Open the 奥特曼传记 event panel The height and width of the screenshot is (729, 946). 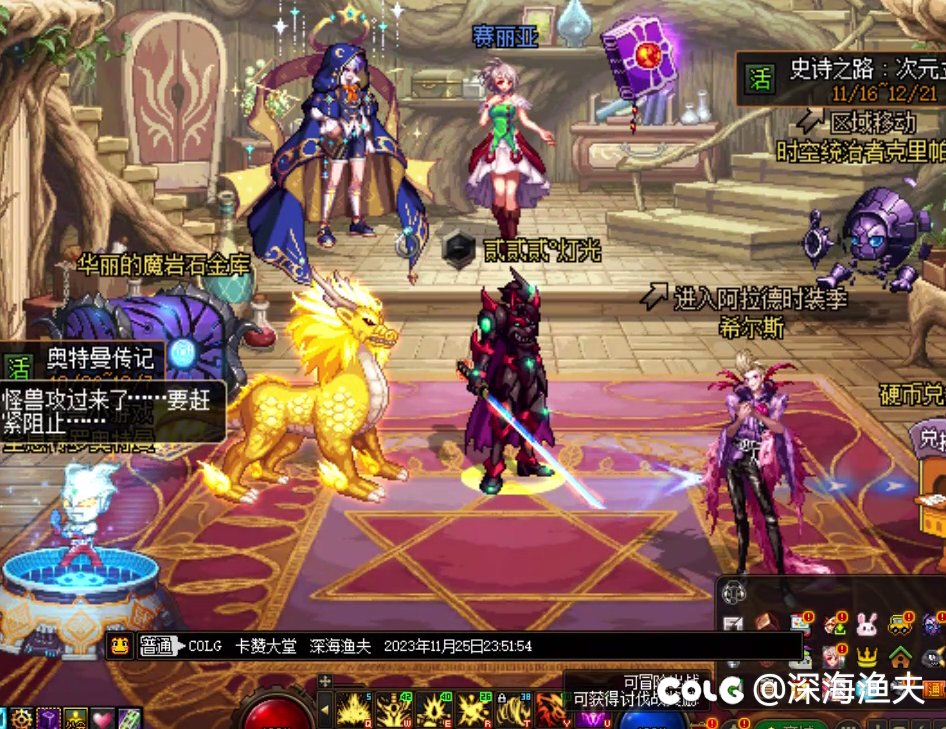click(x=100, y=357)
